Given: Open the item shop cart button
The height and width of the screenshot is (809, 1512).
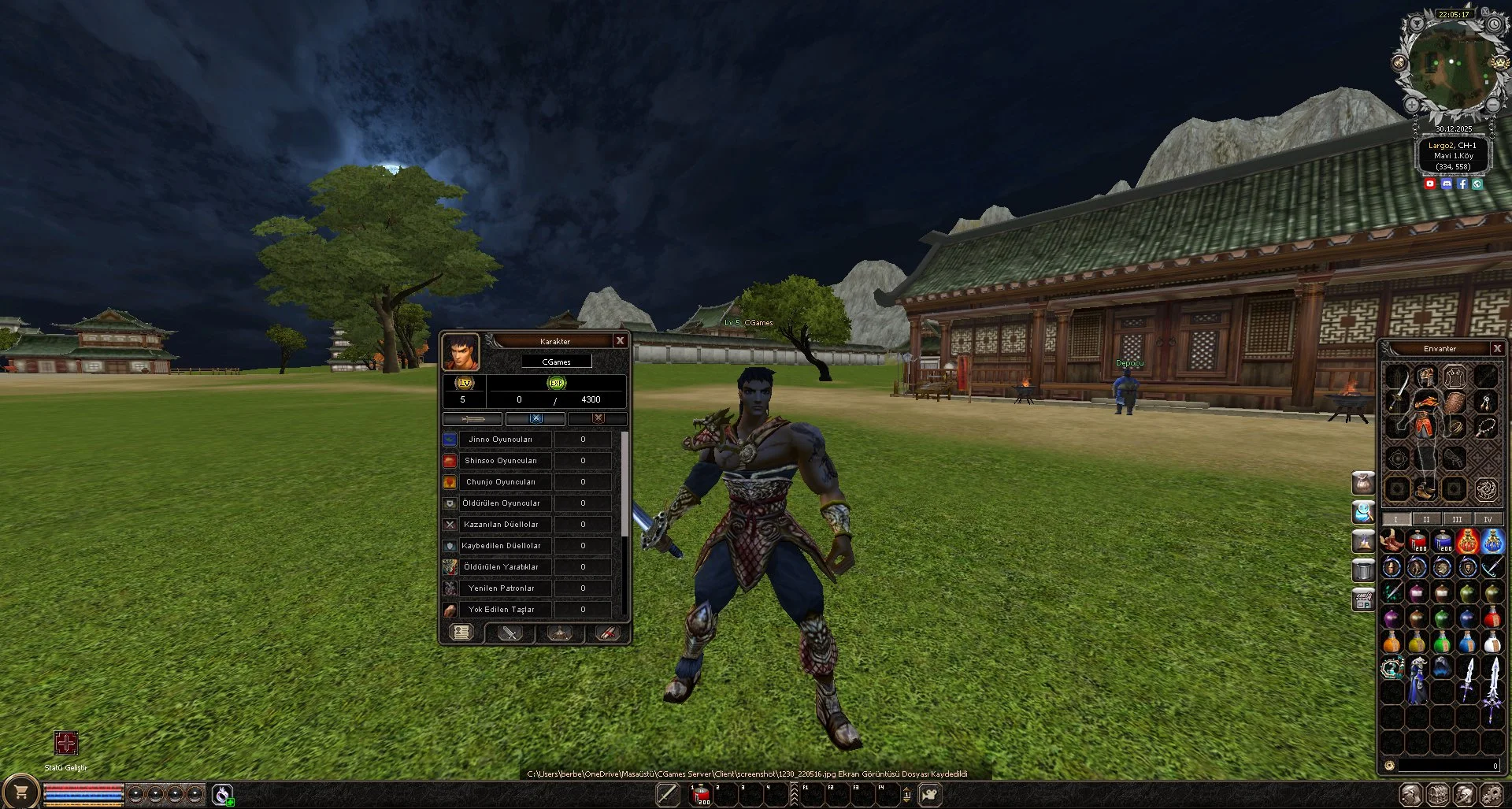Looking at the screenshot, I should [21, 792].
